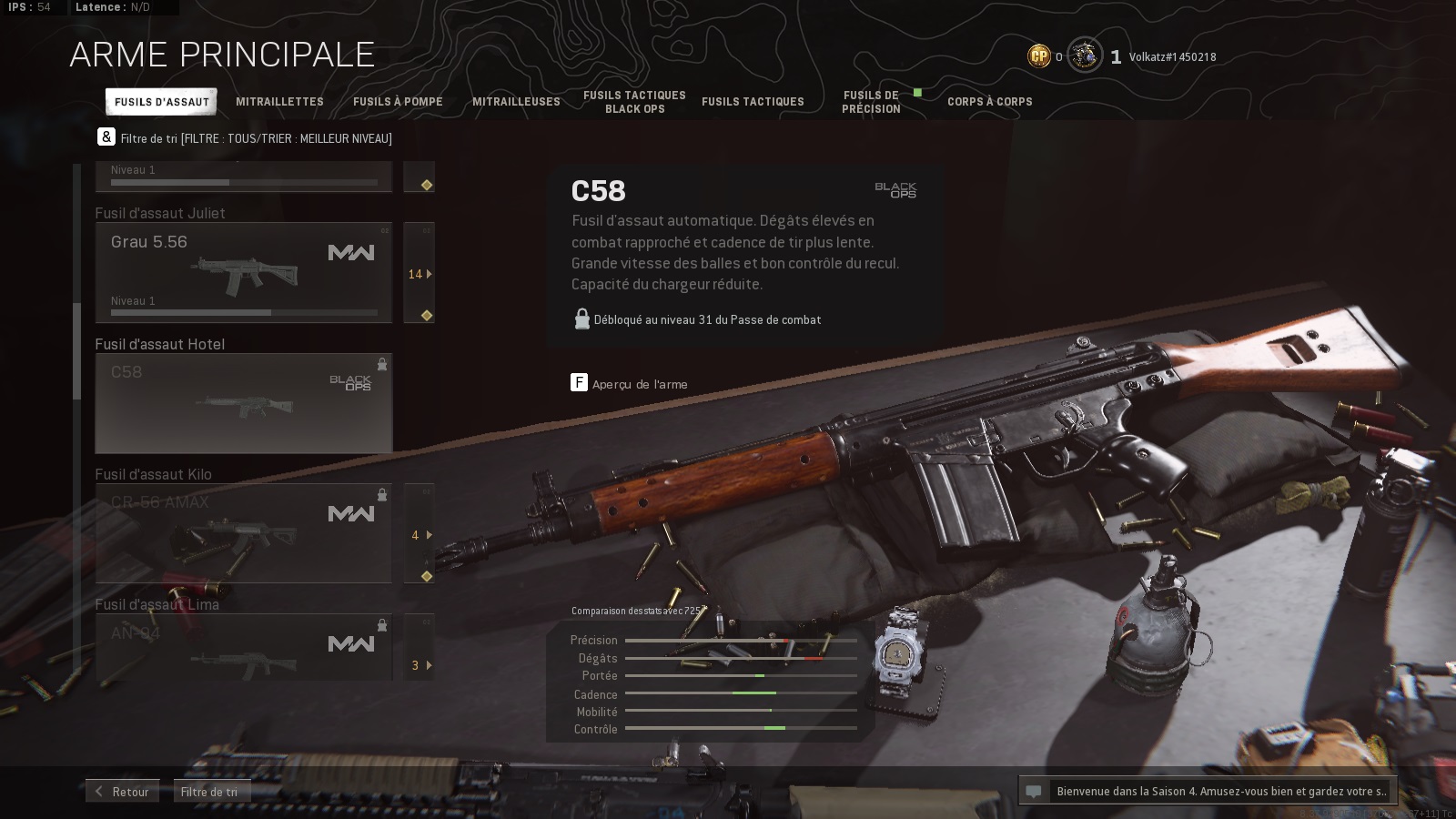Expand CR-56 AMAX variants showing 4
The height and width of the screenshot is (819, 1456).
(419, 535)
